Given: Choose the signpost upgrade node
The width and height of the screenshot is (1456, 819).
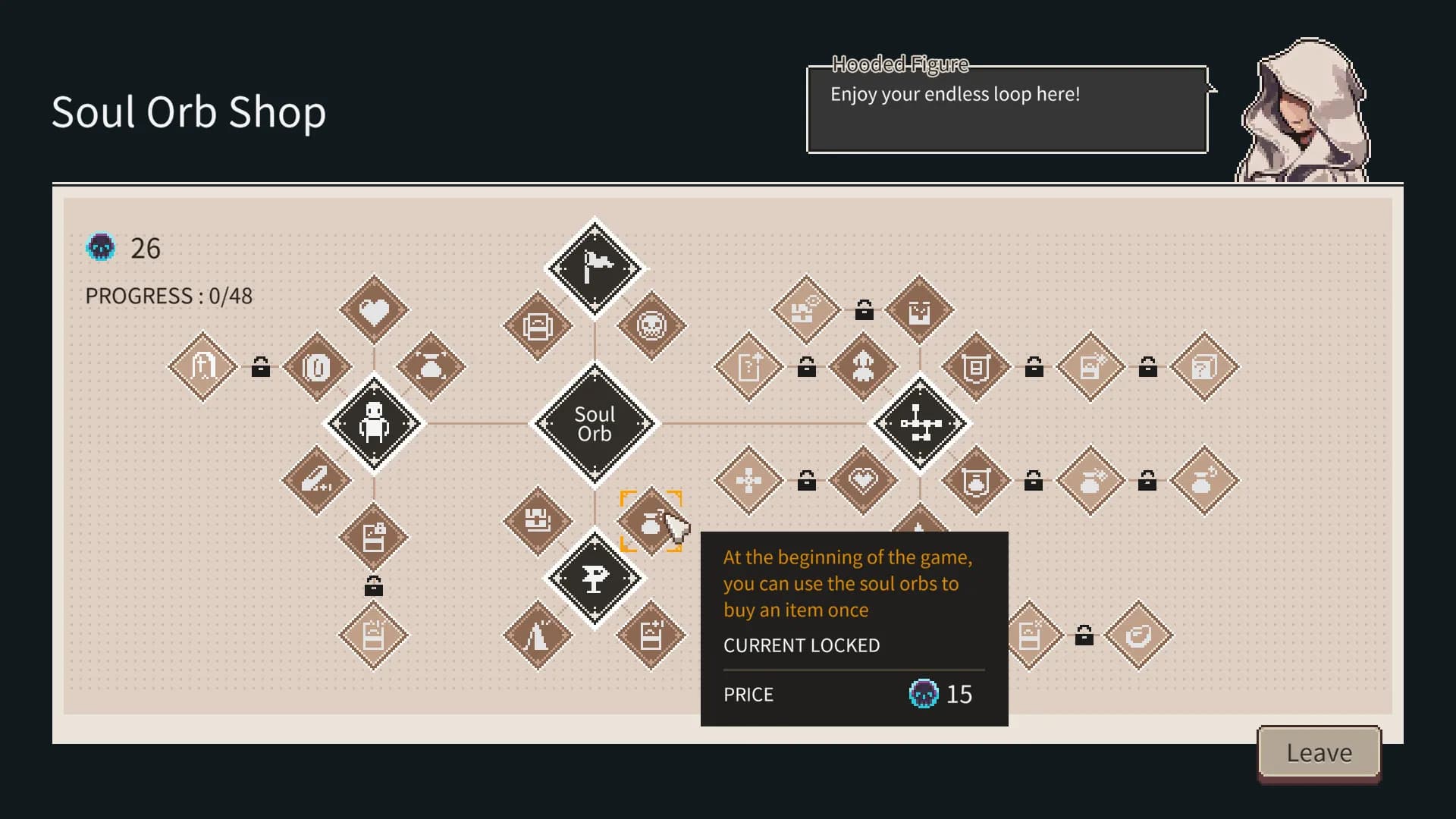Looking at the screenshot, I should pos(595,579).
